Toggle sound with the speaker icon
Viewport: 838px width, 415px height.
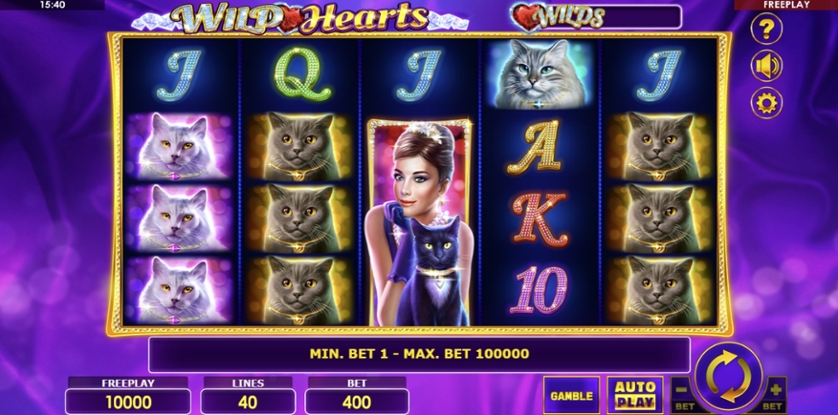(767, 68)
